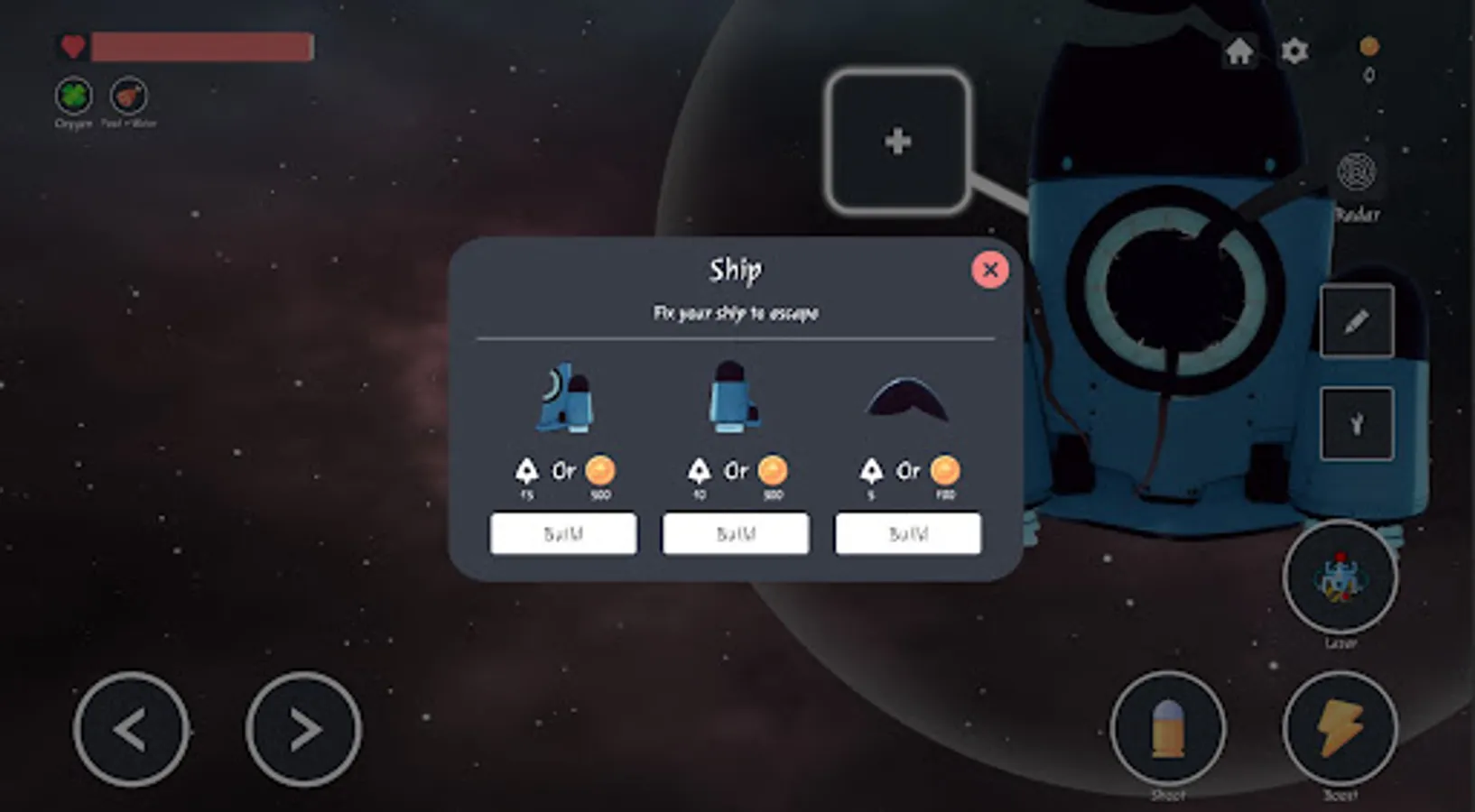Close the Ship dialog
1475x812 pixels.
point(989,269)
